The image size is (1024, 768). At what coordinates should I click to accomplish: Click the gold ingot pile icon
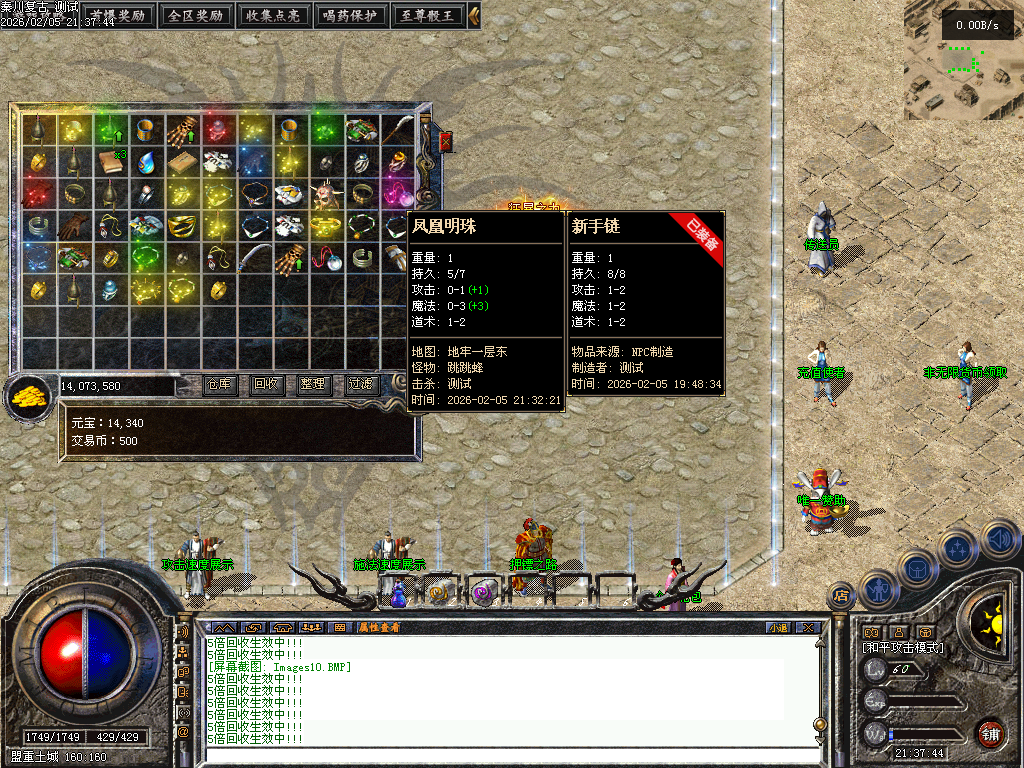click(30, 396)
